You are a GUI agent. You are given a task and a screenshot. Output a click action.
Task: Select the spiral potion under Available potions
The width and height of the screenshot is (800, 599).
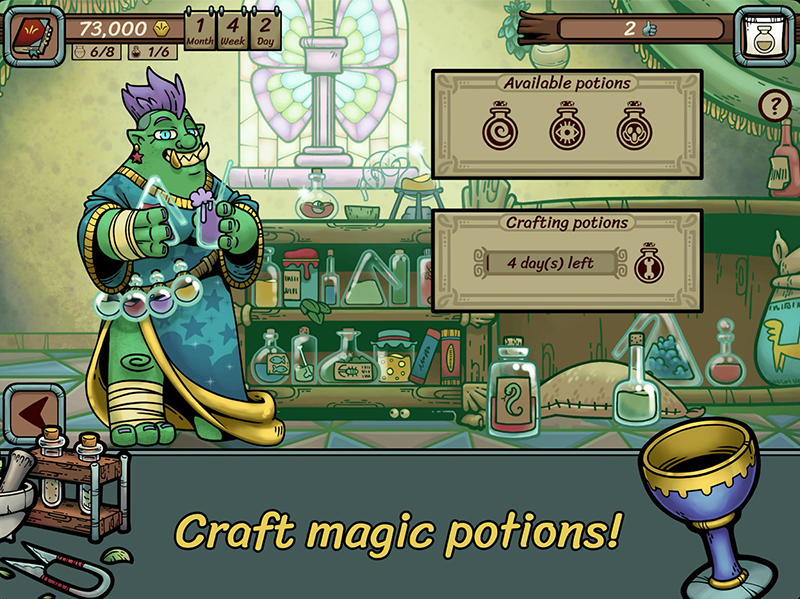(x=497, y=129)
